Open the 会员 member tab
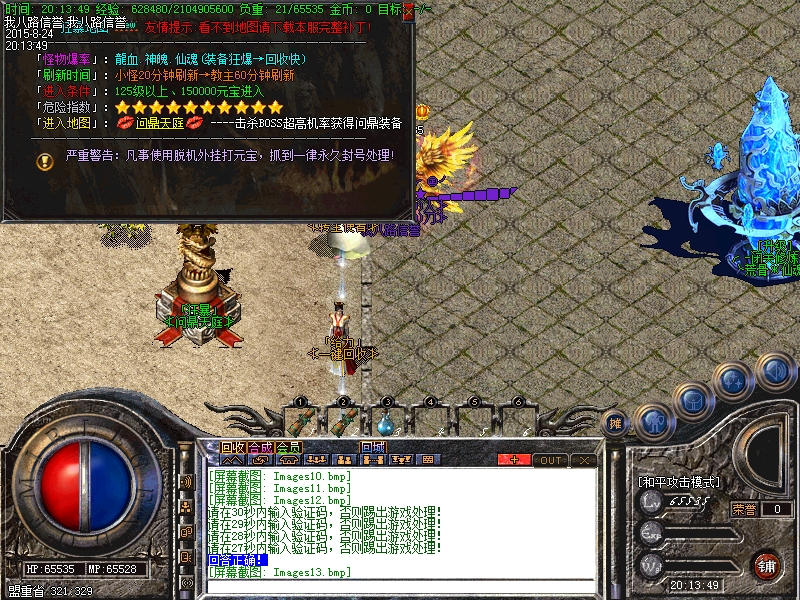The image size is (800, 600). [288, 447]
